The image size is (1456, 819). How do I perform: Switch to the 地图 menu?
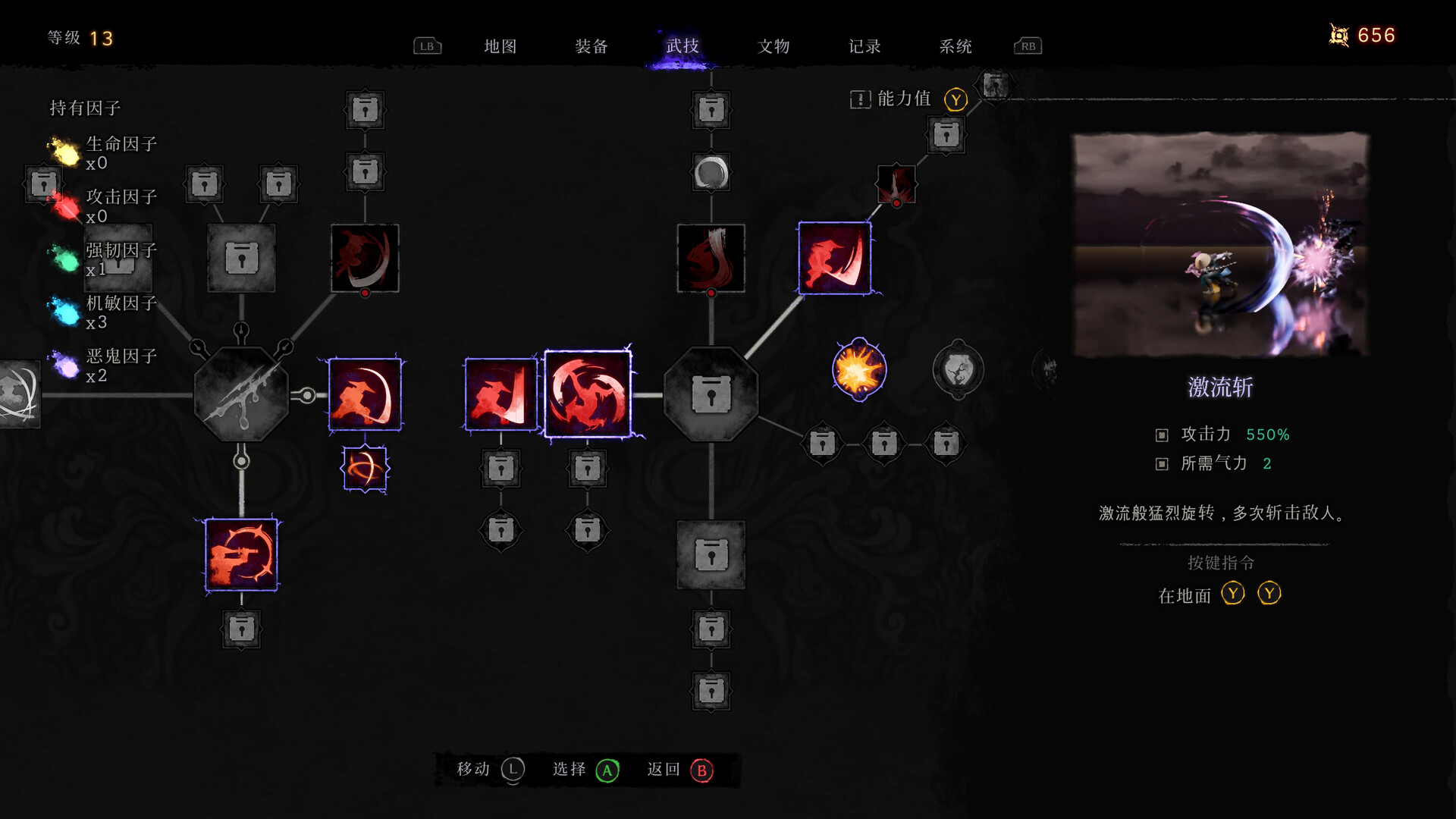(x=500, y=46)
